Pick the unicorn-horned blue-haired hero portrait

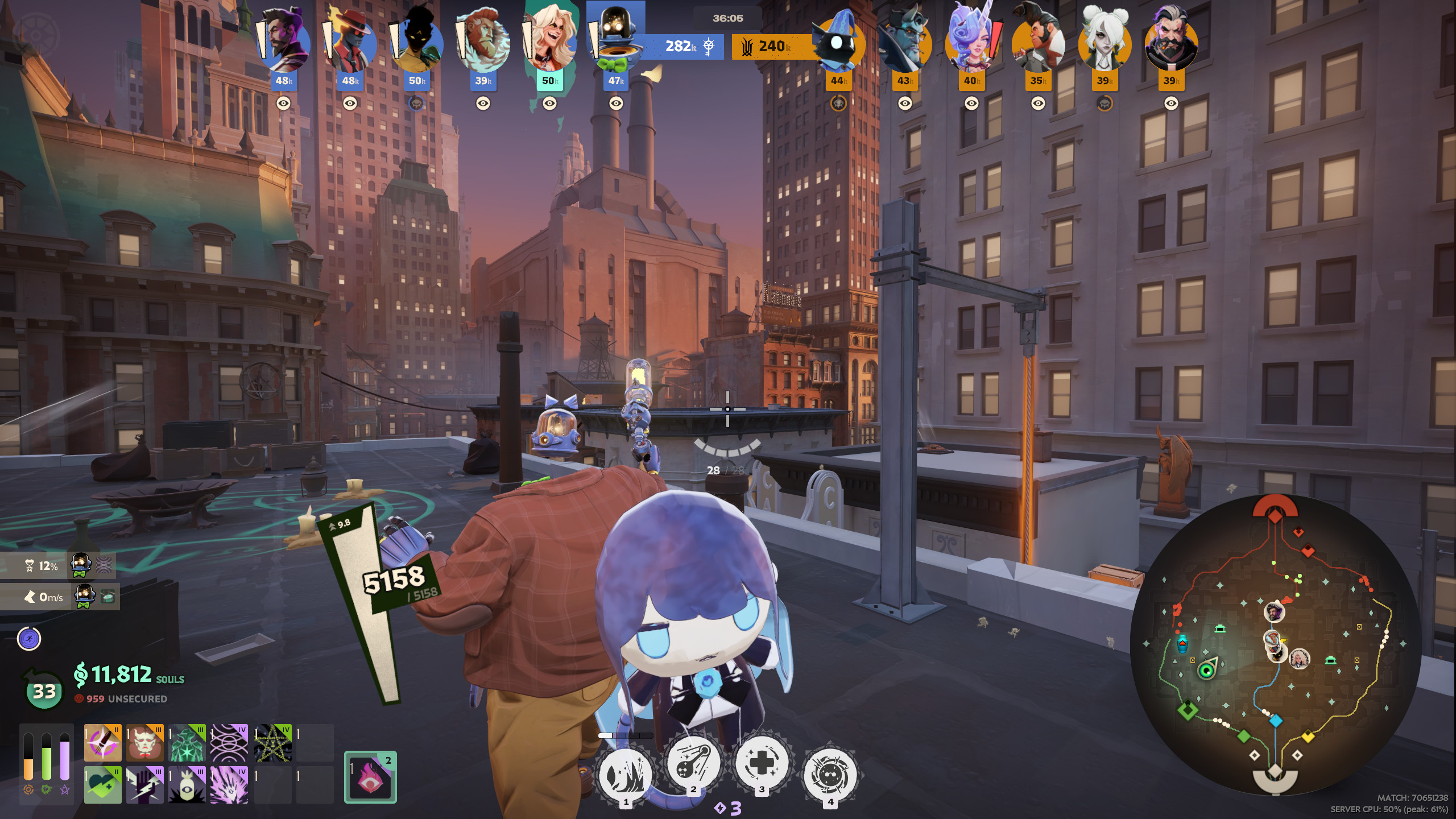point(971,41)
